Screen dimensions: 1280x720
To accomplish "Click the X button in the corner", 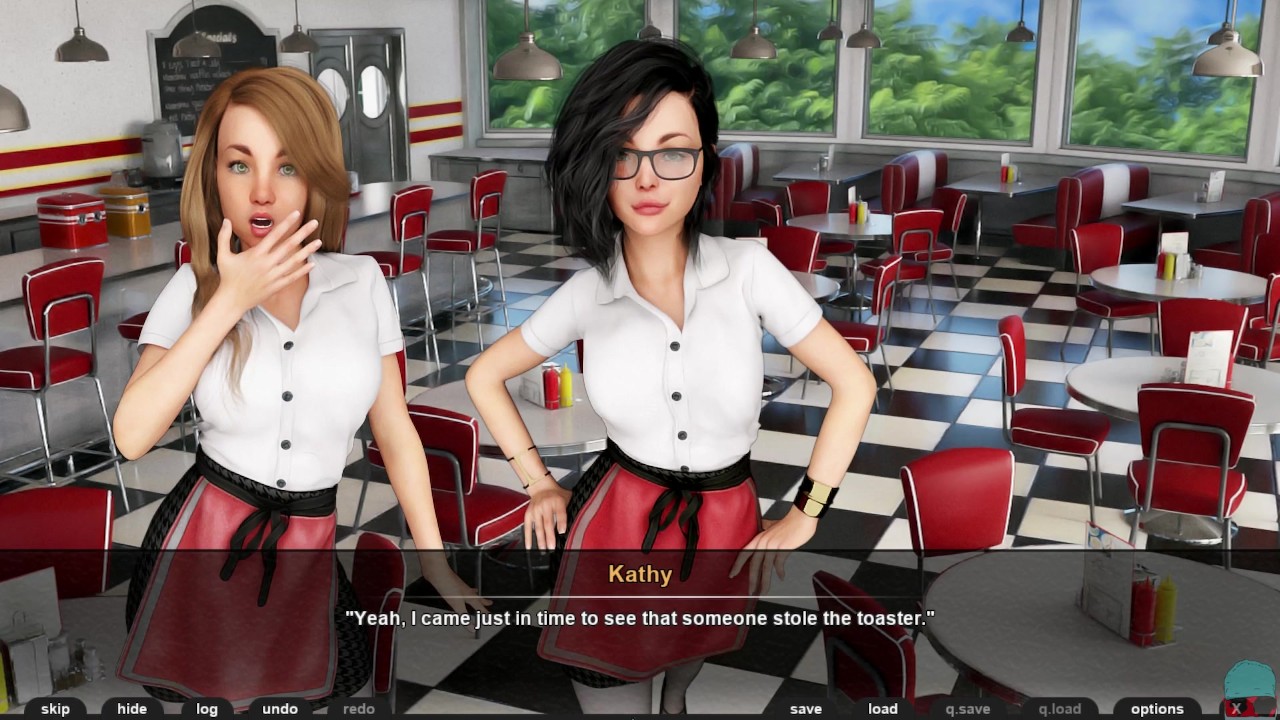I will [x=1237, y=708].
